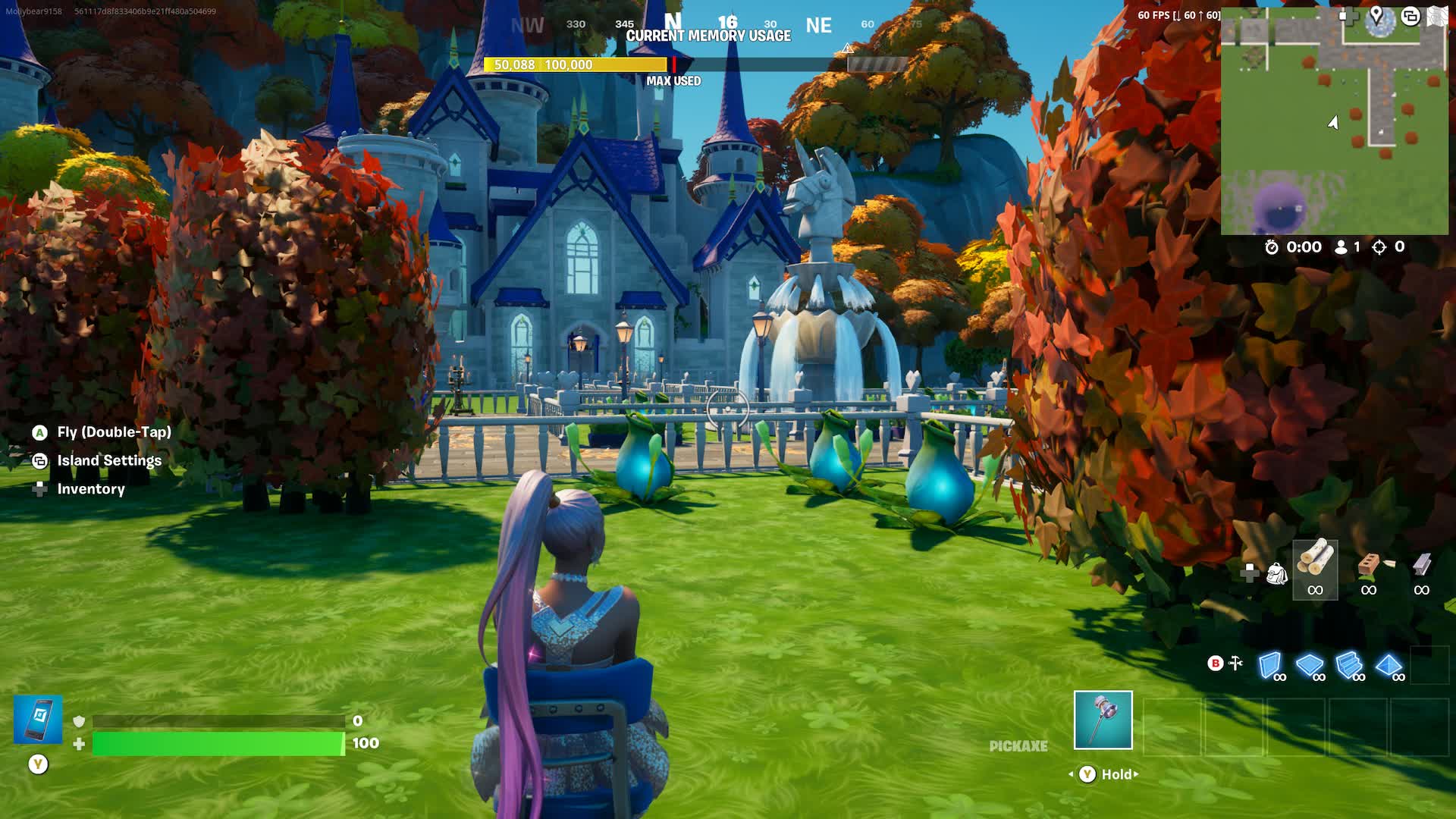Open Island Settings
Viewport: 1456px width, 819px height.
(x=109, y=460)
